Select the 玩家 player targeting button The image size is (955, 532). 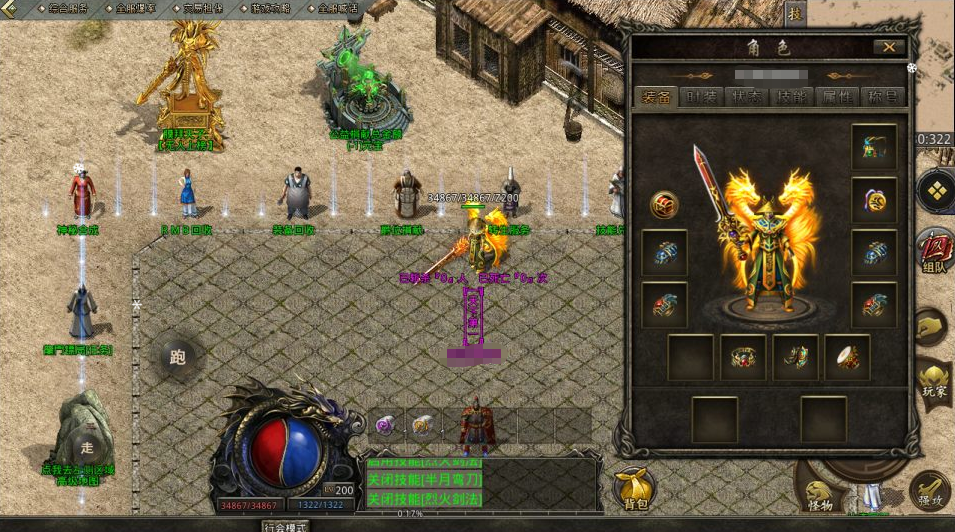[932, 384]
